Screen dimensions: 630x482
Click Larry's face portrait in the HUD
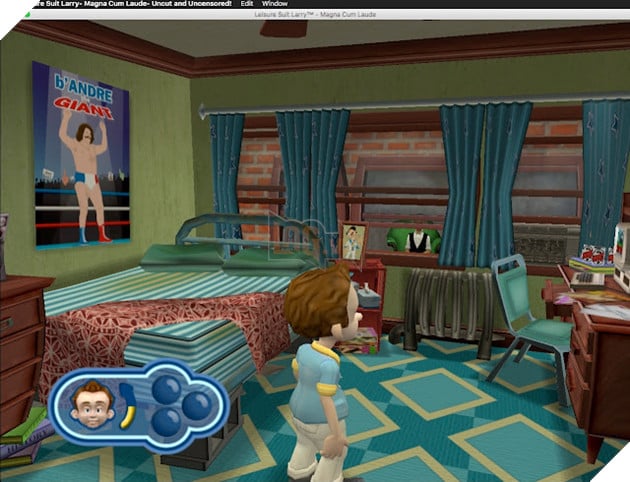point(91,404)
